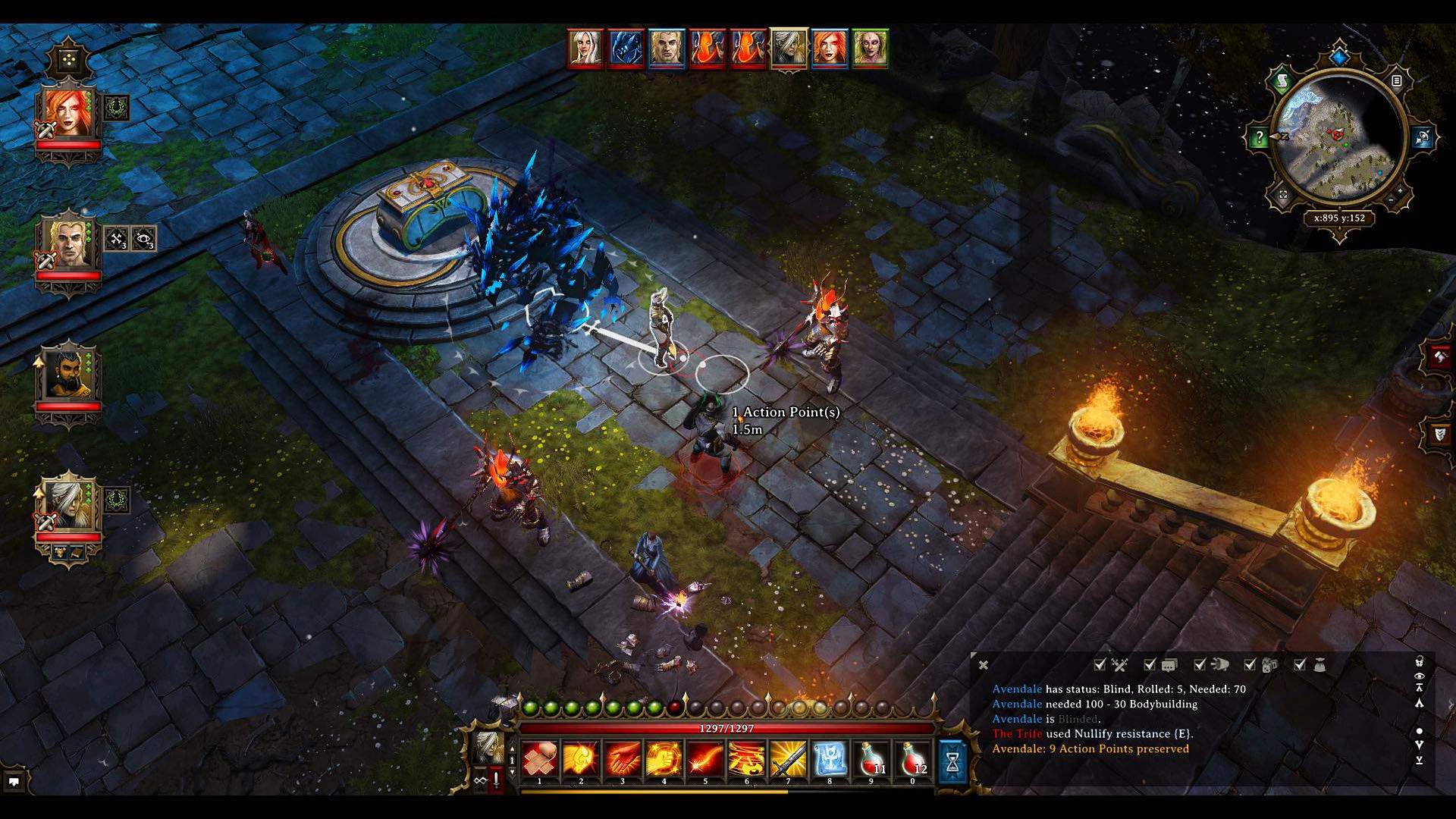The width and height of the screenshot is (1456, 819).
Task: Activate the glowing sword skill in slot 7
Action: pyautogui.click(x=788, y=759)
